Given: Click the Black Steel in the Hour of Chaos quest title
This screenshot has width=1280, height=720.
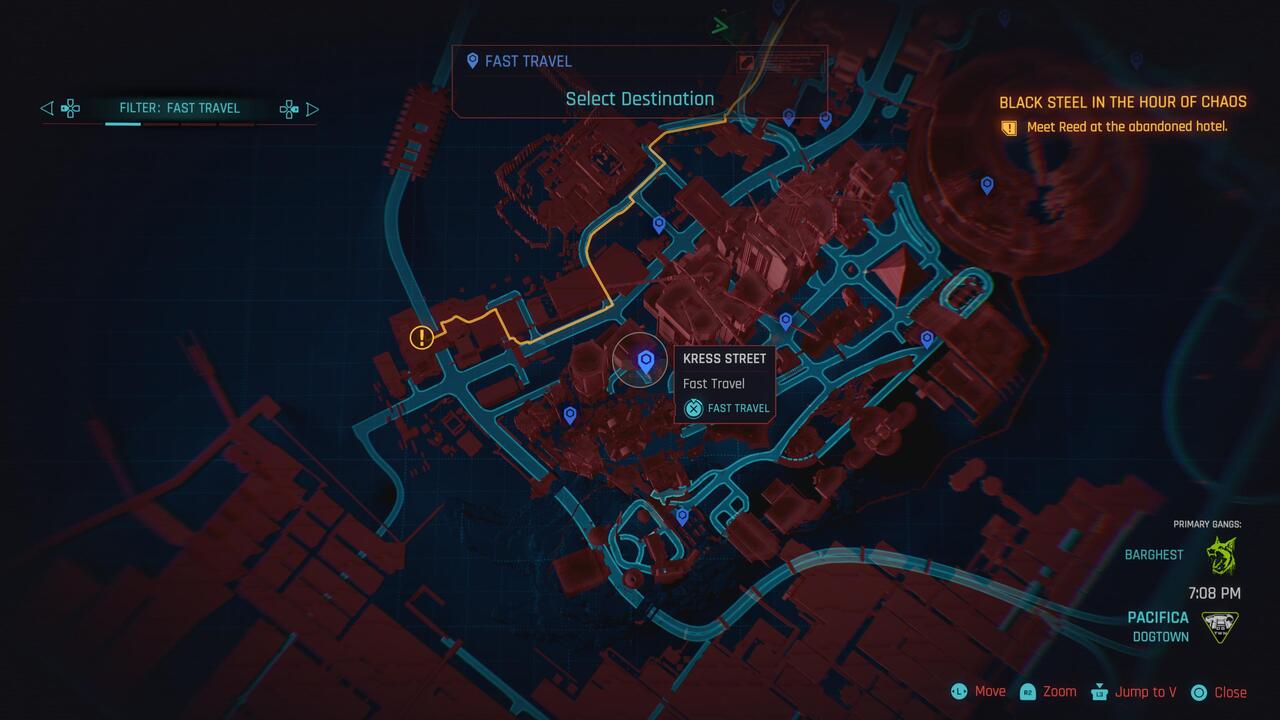Looking at the screenshot, I should point(1122,101).
